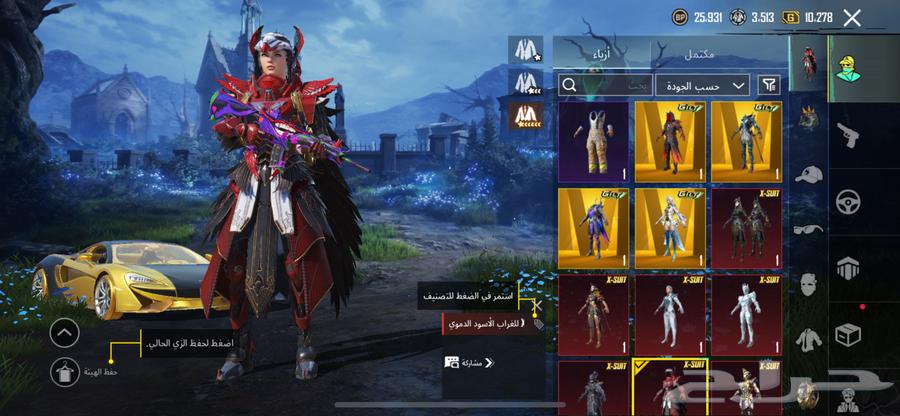Click the circular up-arrow button
Image resolution: width=900 pixels, height=416 pixels.
64,332
